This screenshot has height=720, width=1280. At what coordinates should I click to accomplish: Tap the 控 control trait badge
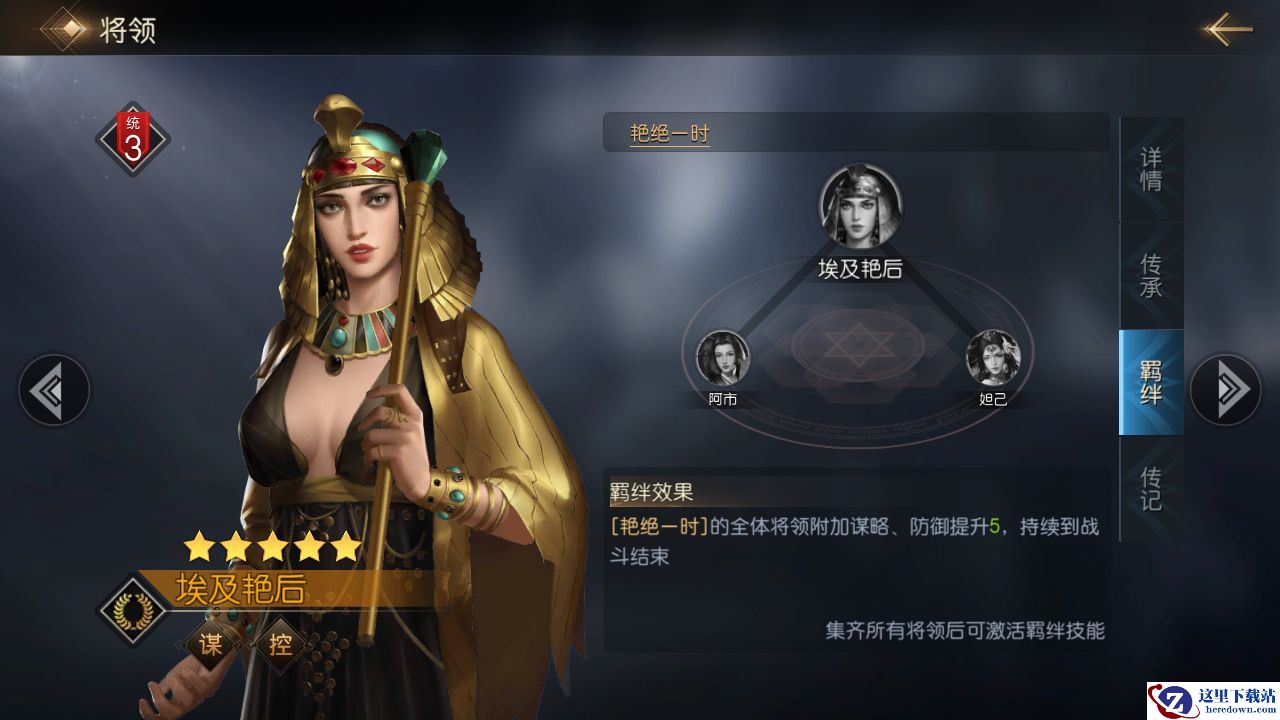(281, 645)
